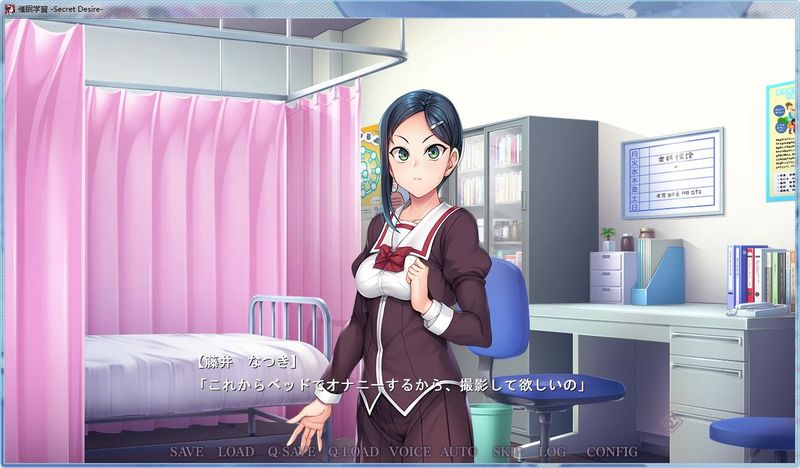The height and width of the screenshot is (468, 800).
Task: Open the CONFIG settings
Action: tap(612, 452)
